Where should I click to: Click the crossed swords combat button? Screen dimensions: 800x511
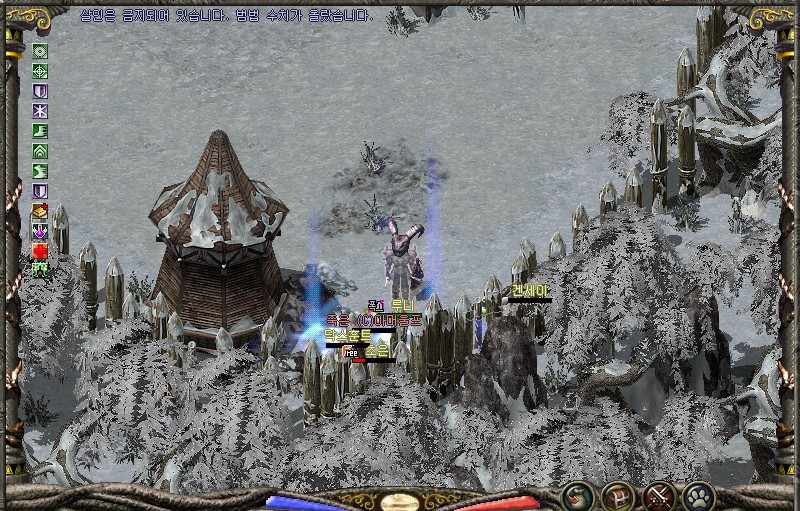pyautogui.click(x=659, y=494)
